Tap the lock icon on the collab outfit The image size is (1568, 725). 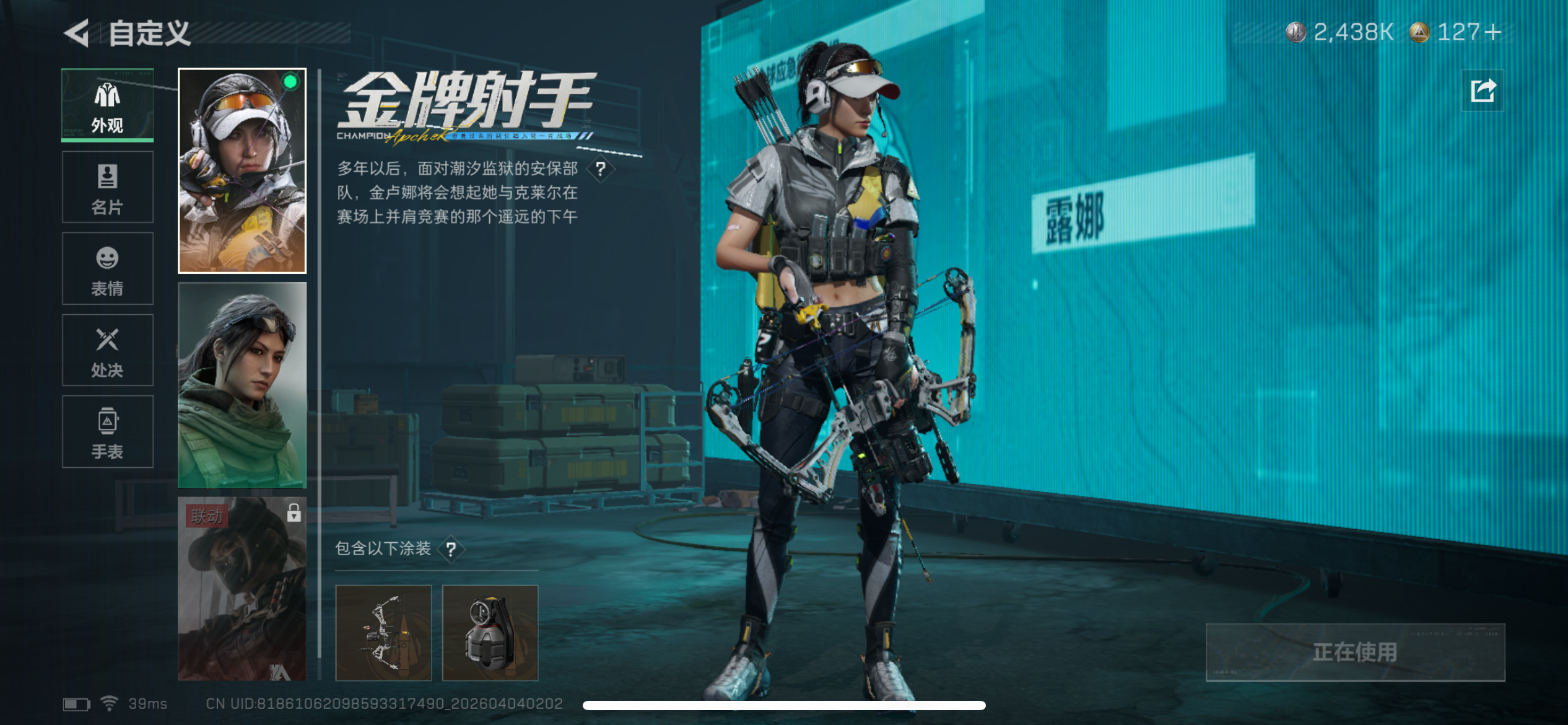pos(294,513)
